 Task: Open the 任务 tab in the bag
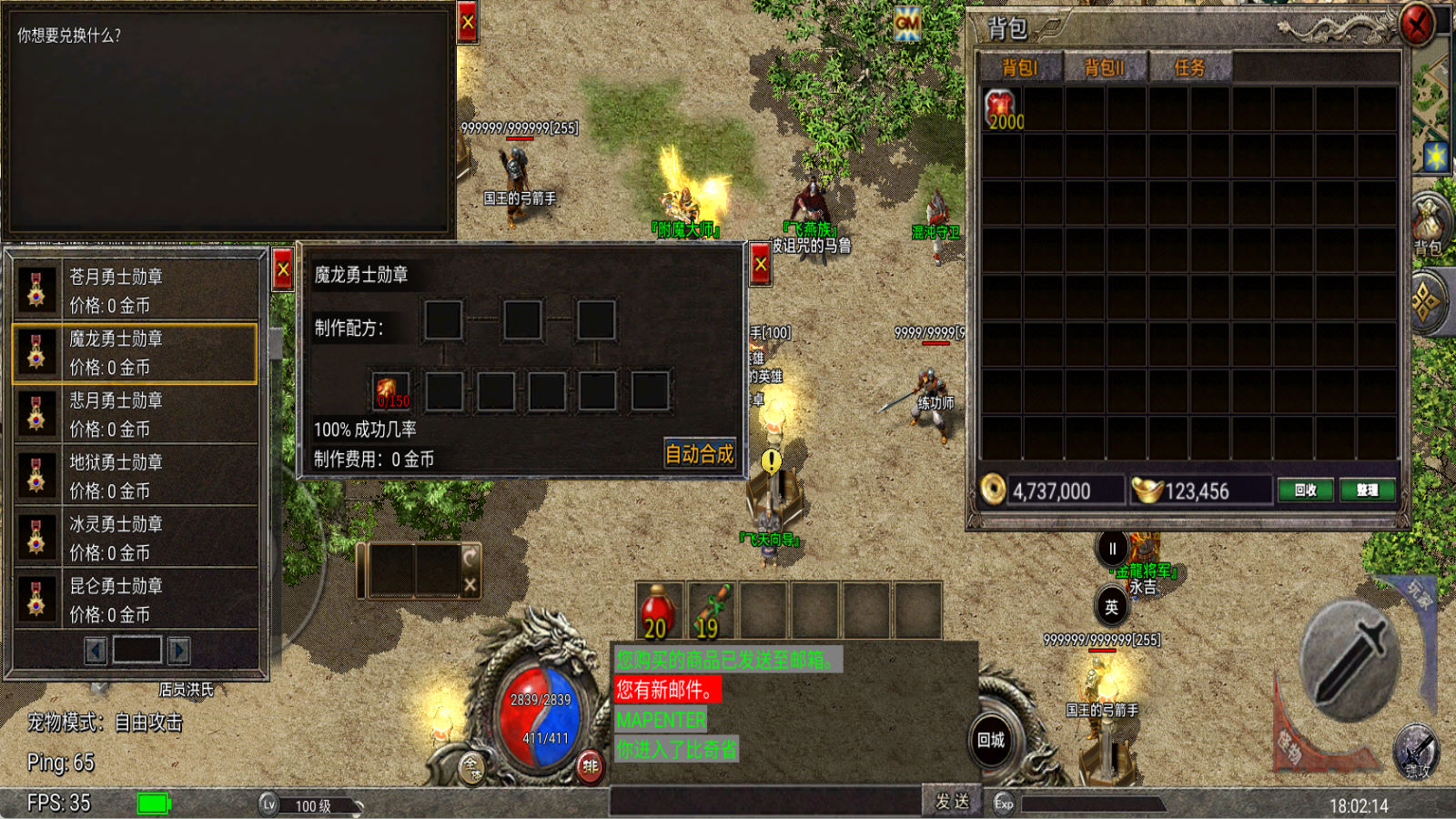coord(1189,67)
